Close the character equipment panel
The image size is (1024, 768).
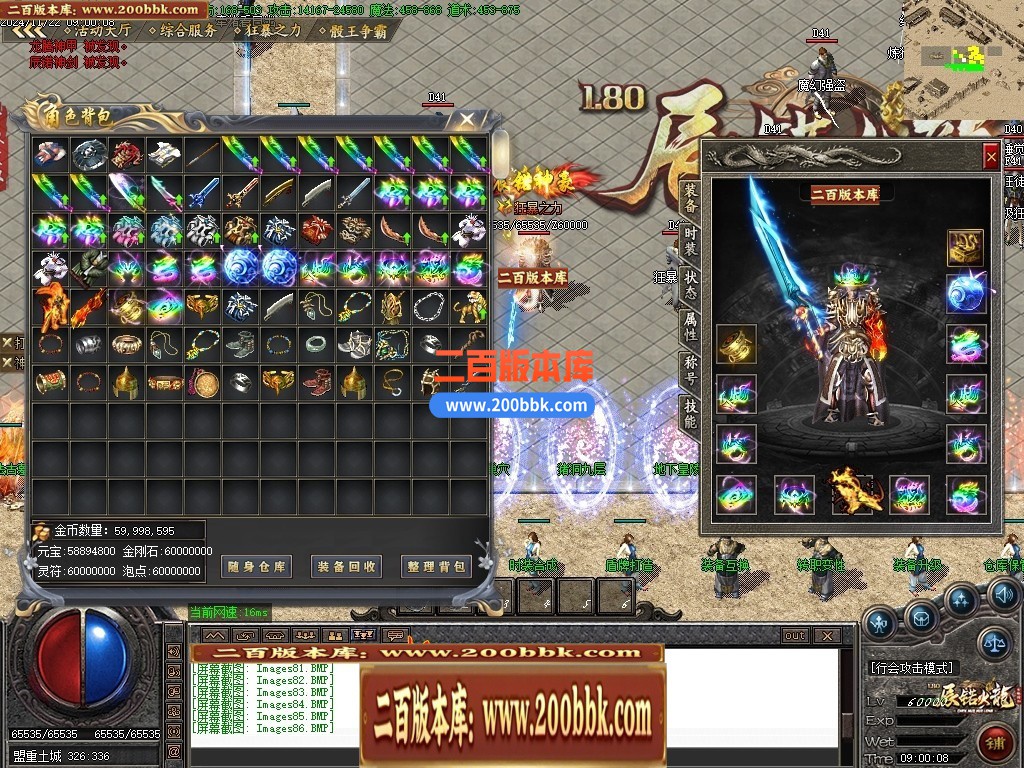pos(990,155)
